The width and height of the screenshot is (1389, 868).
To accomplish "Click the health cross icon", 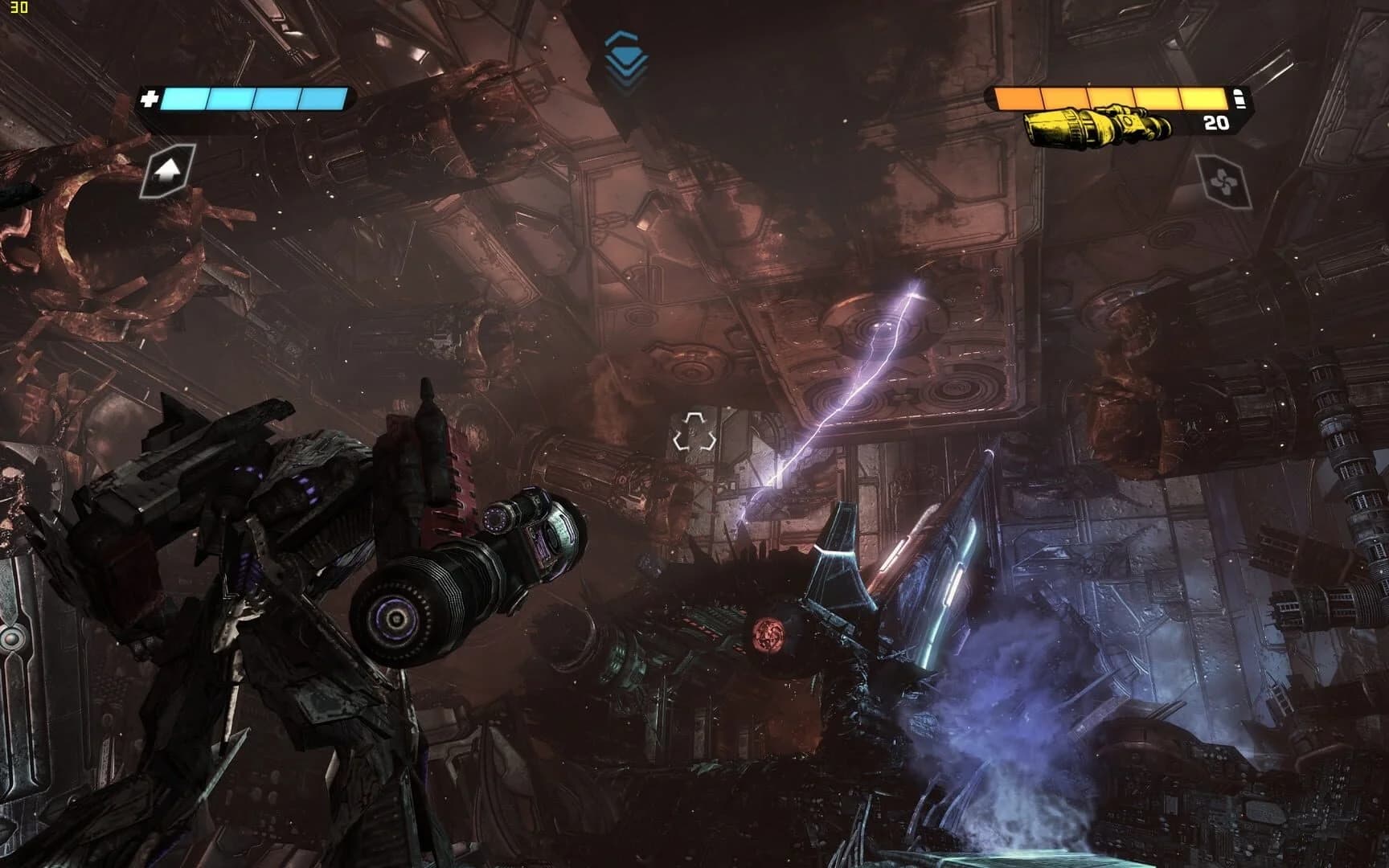I will 150,100.
